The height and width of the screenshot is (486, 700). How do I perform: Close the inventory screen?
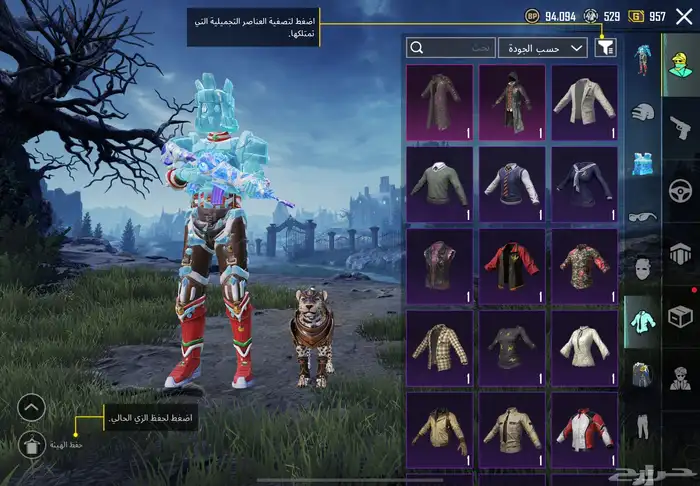click(x=684, y=16)
